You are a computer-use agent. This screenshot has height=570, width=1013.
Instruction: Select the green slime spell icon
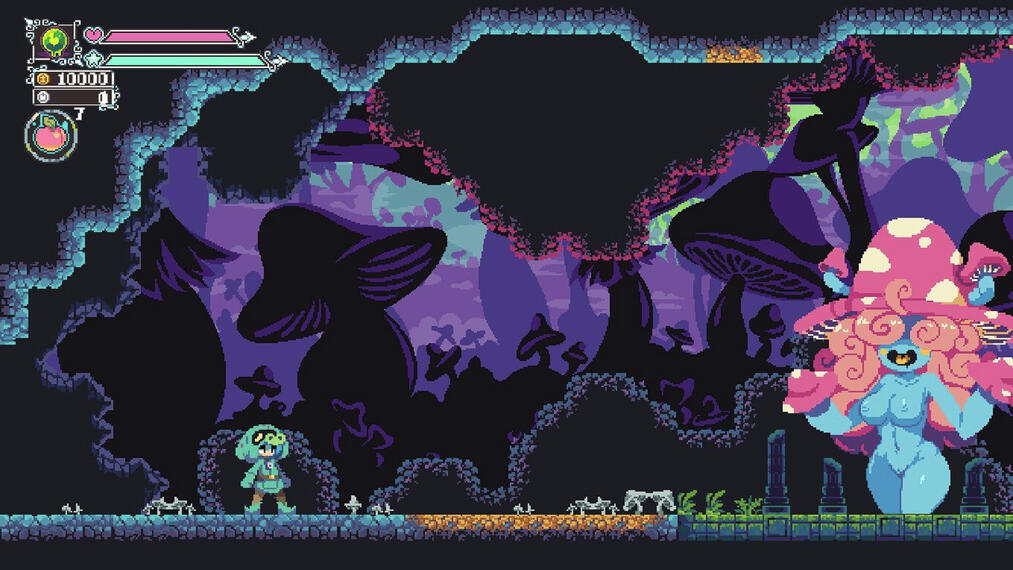[54, 40]
